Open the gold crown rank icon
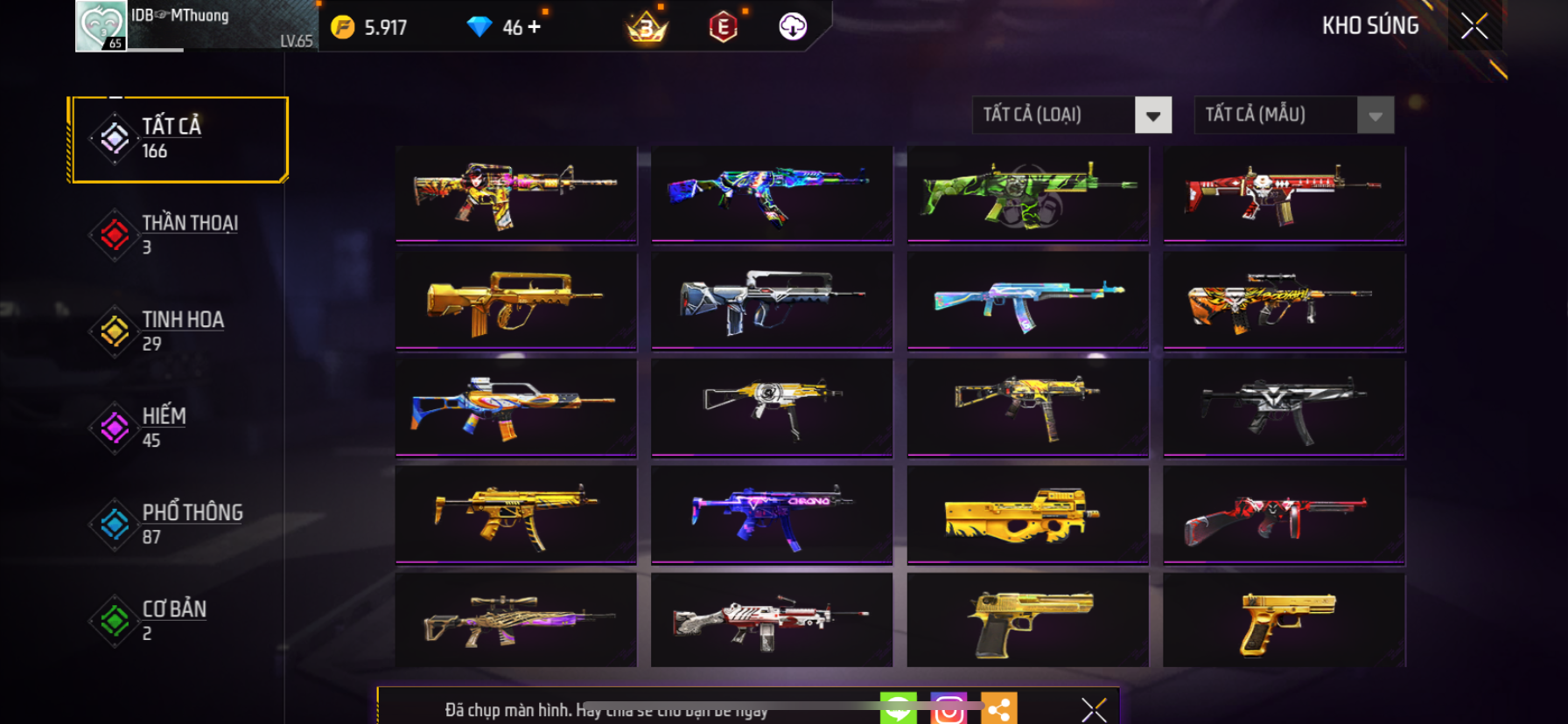The image size is (1568, 724). pyautogui.click(x=647, y=28)
